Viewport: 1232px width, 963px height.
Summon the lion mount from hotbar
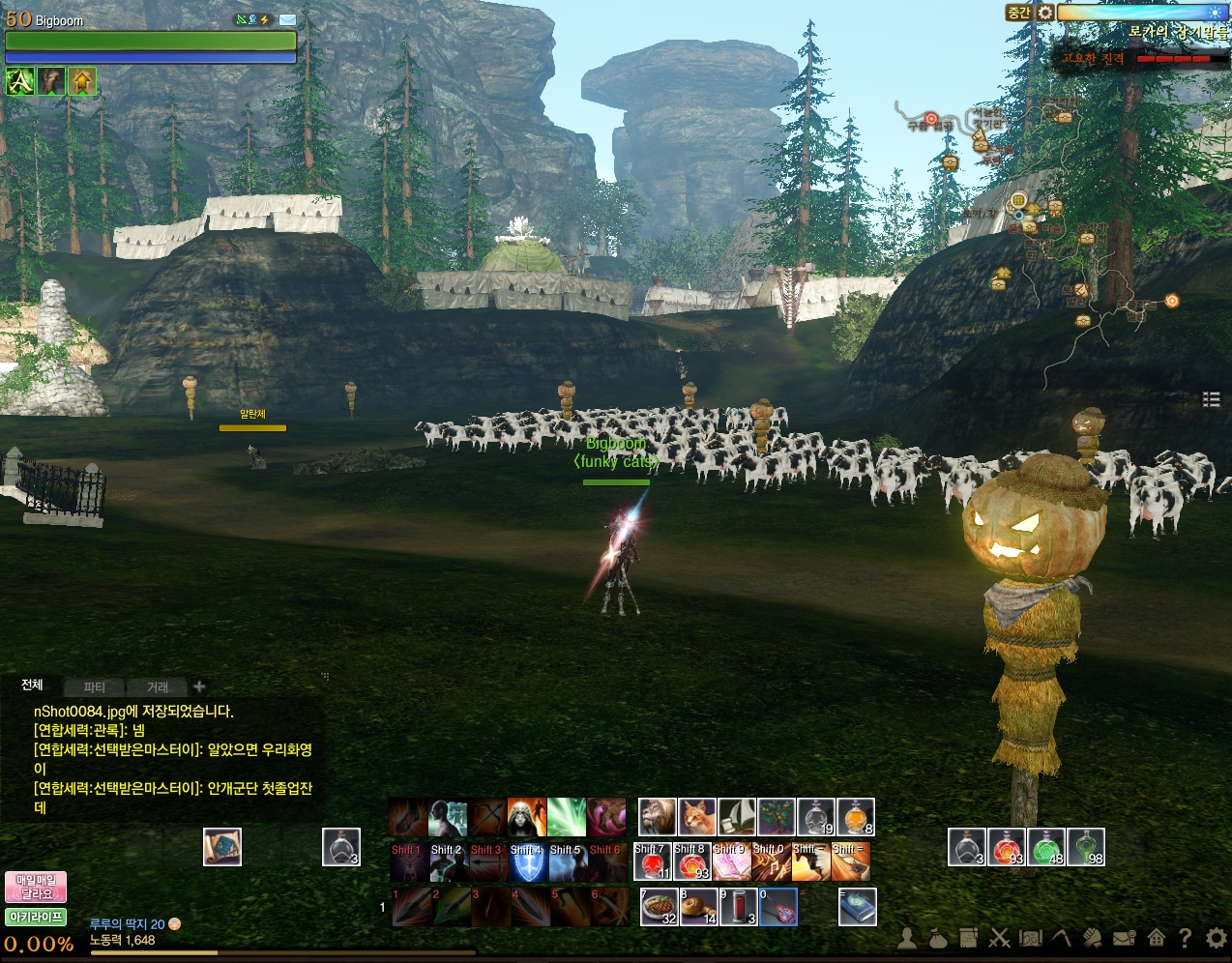tap(658, 817)
